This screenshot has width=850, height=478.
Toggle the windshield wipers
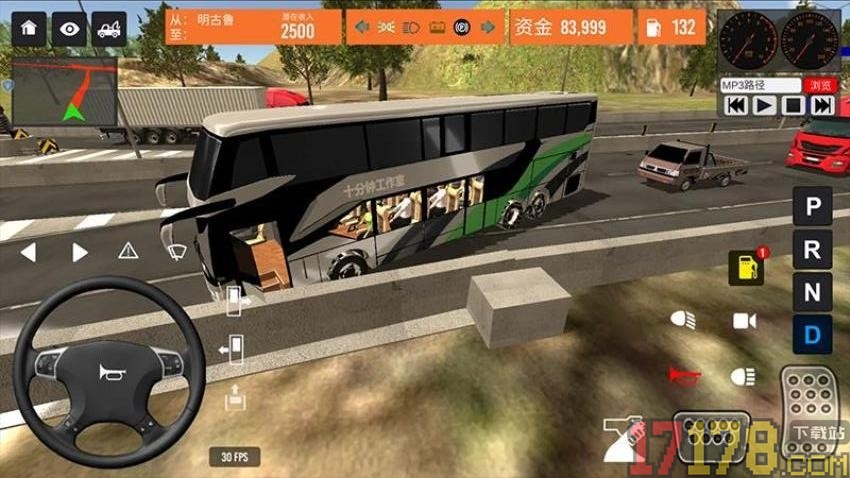tap(177, 251)
